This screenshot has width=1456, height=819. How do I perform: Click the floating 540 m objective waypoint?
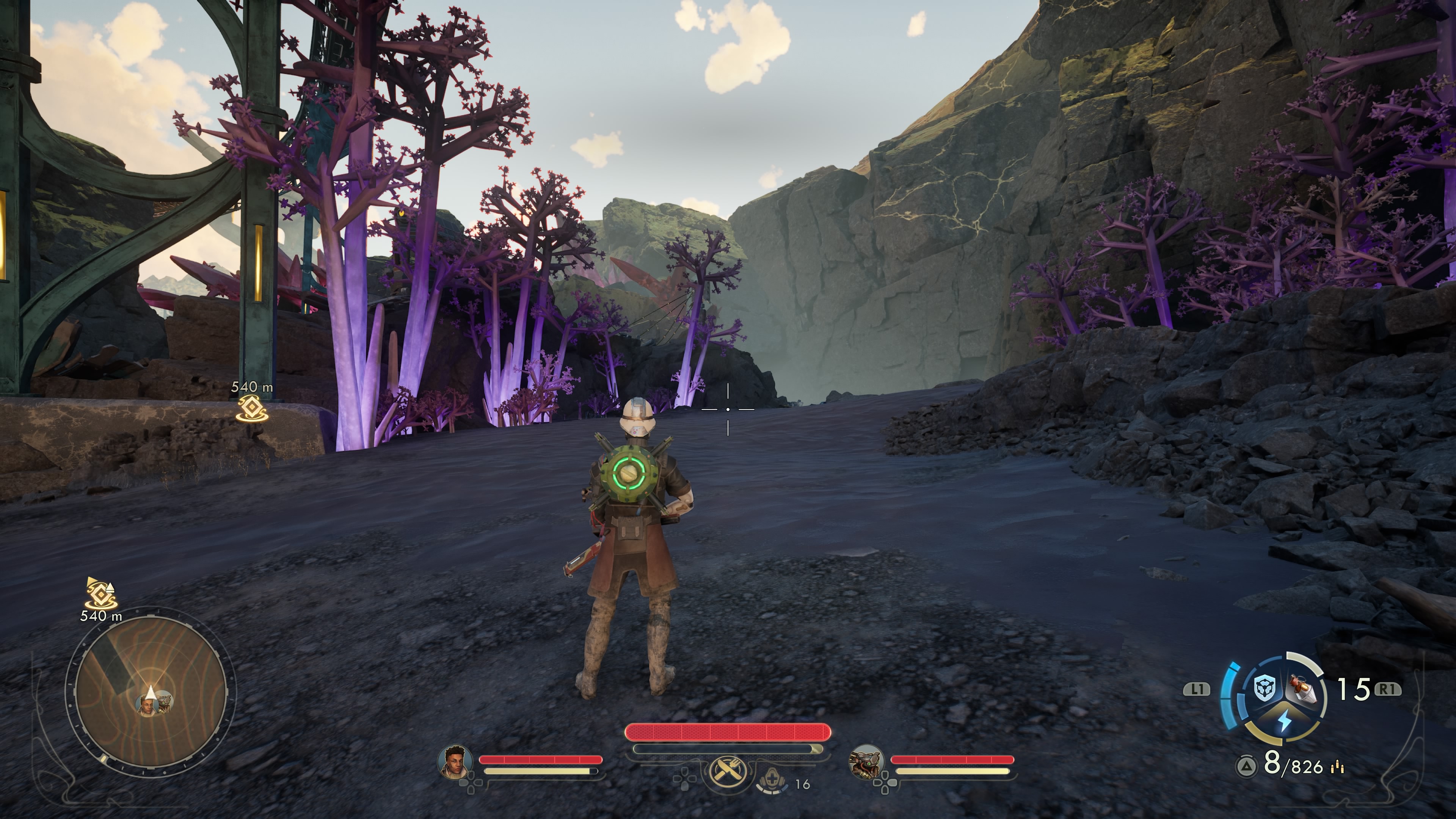pos(251,408)
